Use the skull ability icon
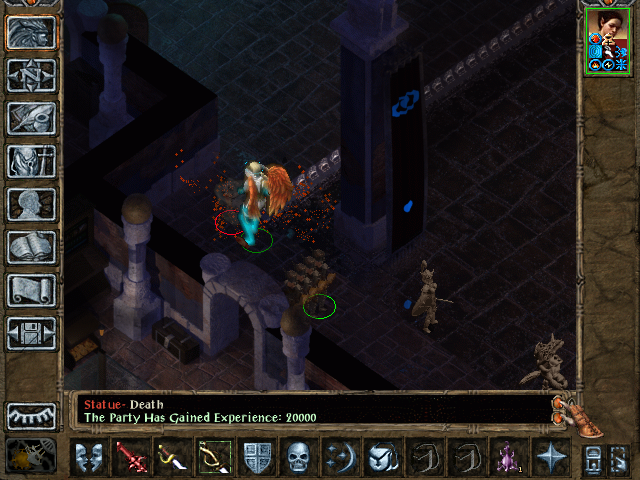 click(299, 458)
